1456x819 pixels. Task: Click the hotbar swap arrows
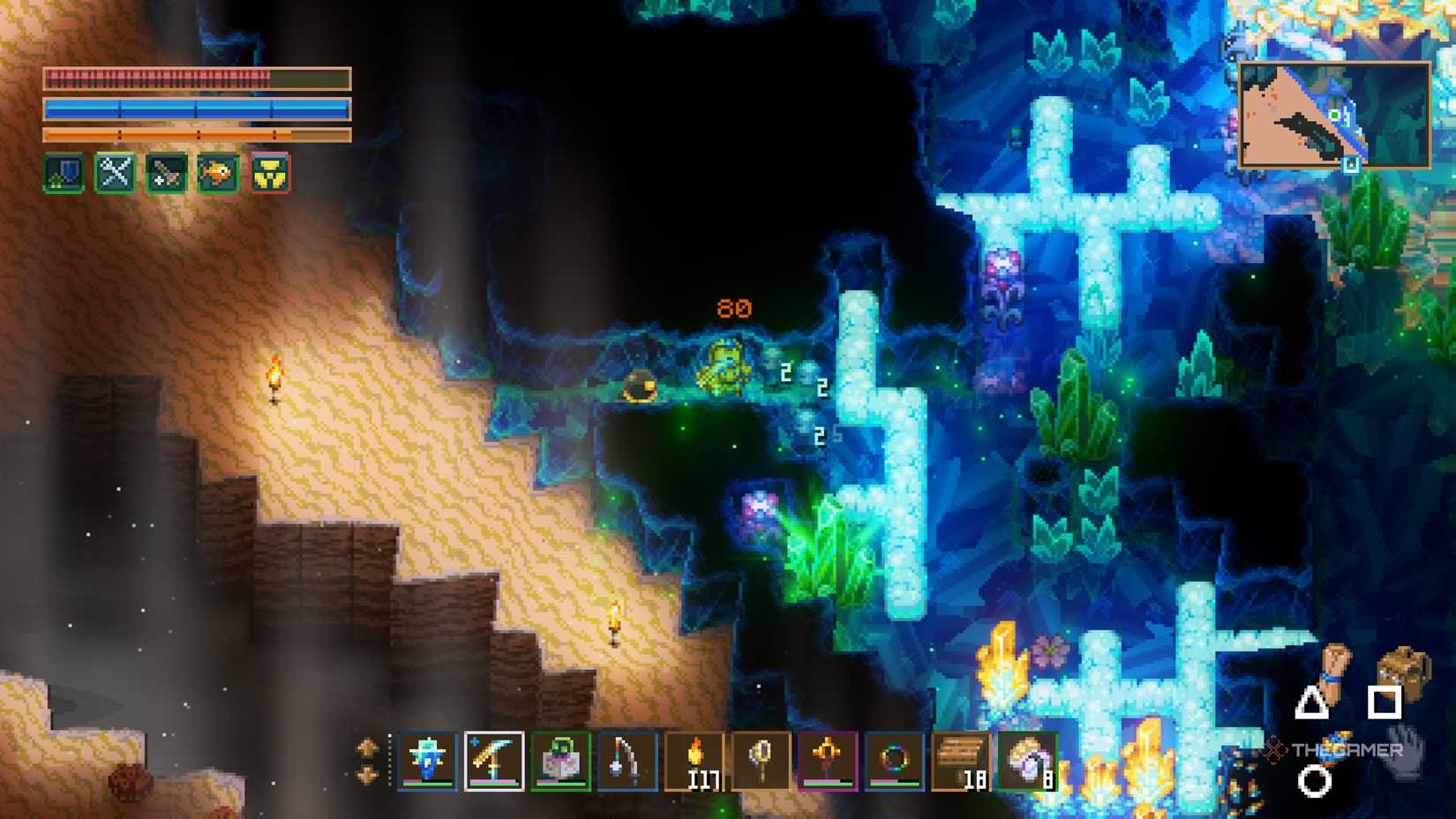[x=367, y=761]
